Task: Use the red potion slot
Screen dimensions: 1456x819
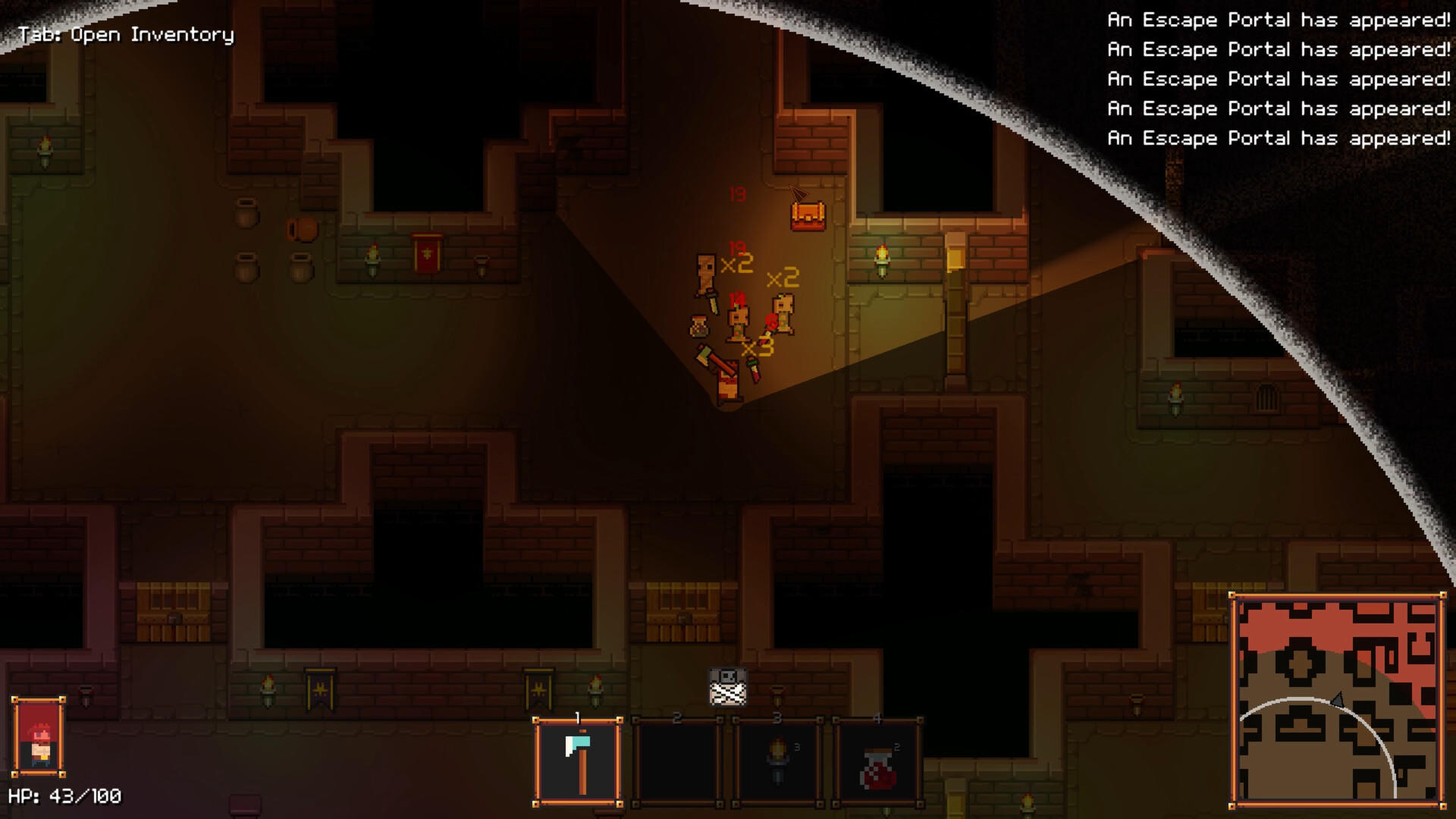Action: 878,762
